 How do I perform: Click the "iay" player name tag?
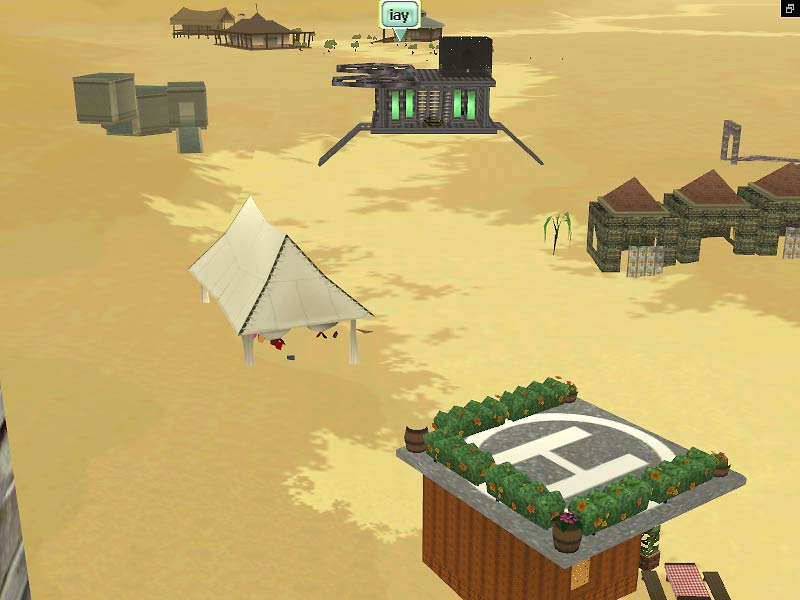pos(399,16)
